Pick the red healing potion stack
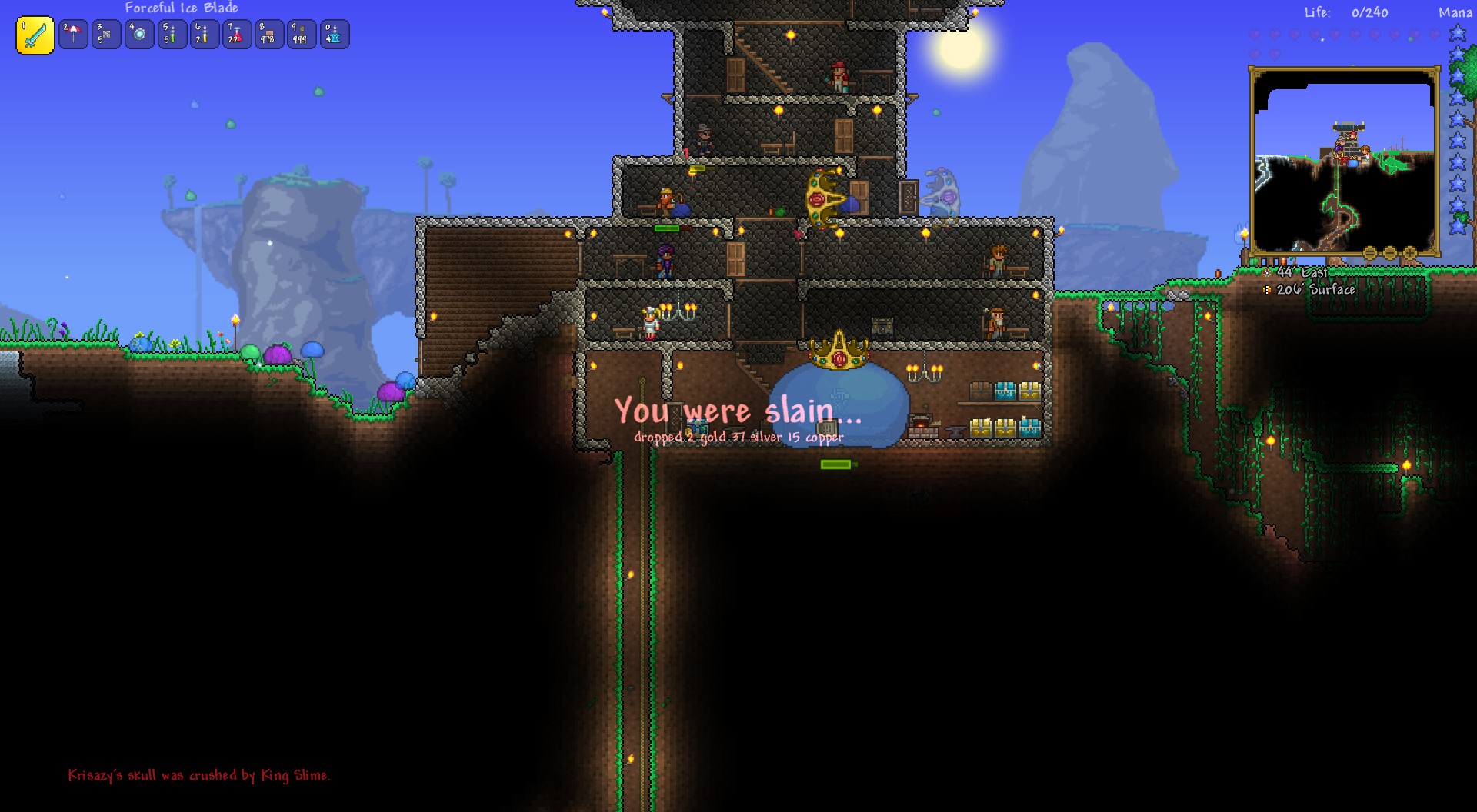1477x812 pixels. pos(236,35)
